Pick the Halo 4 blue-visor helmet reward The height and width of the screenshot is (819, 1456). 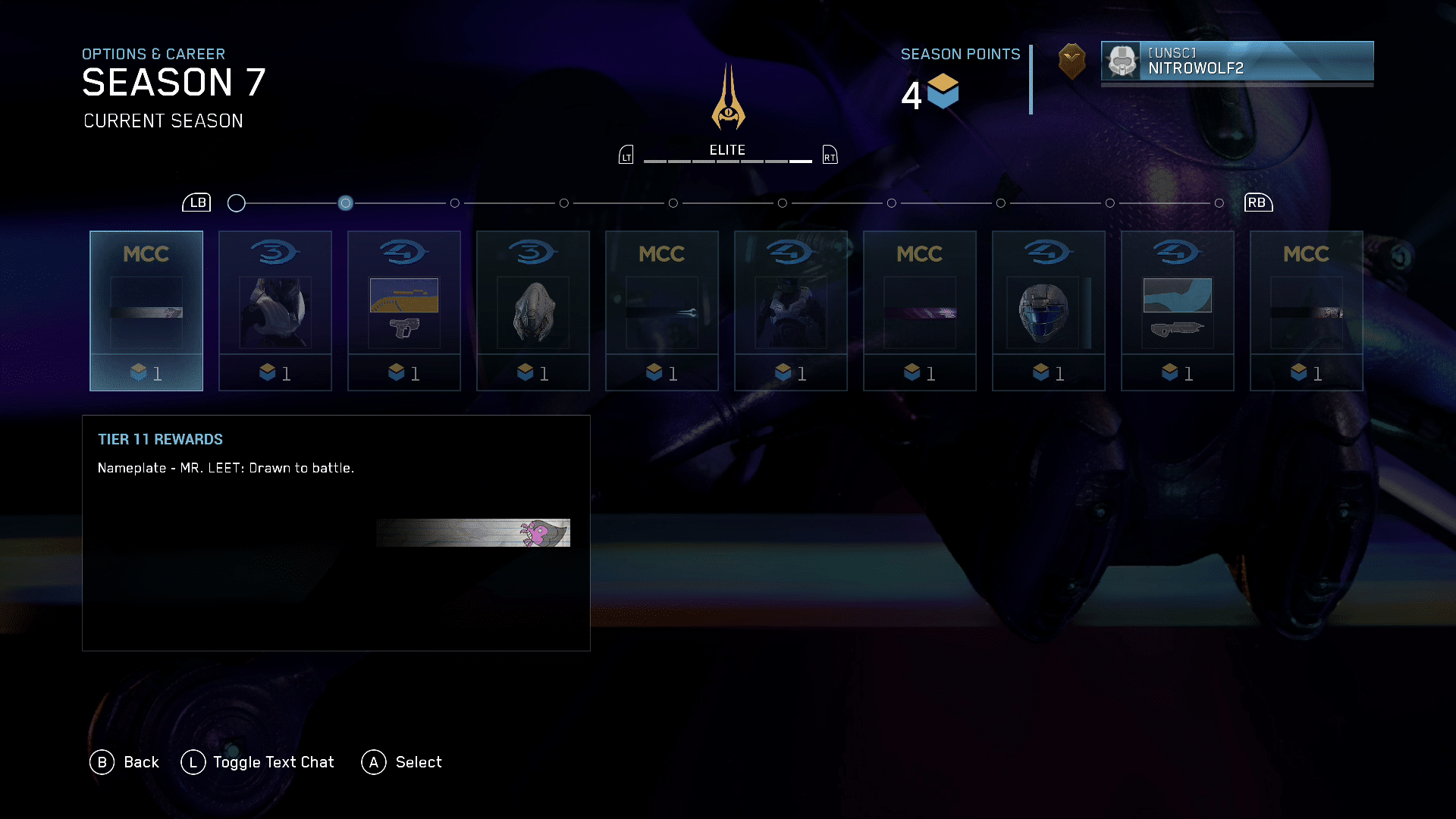[x=1049, y=311]
